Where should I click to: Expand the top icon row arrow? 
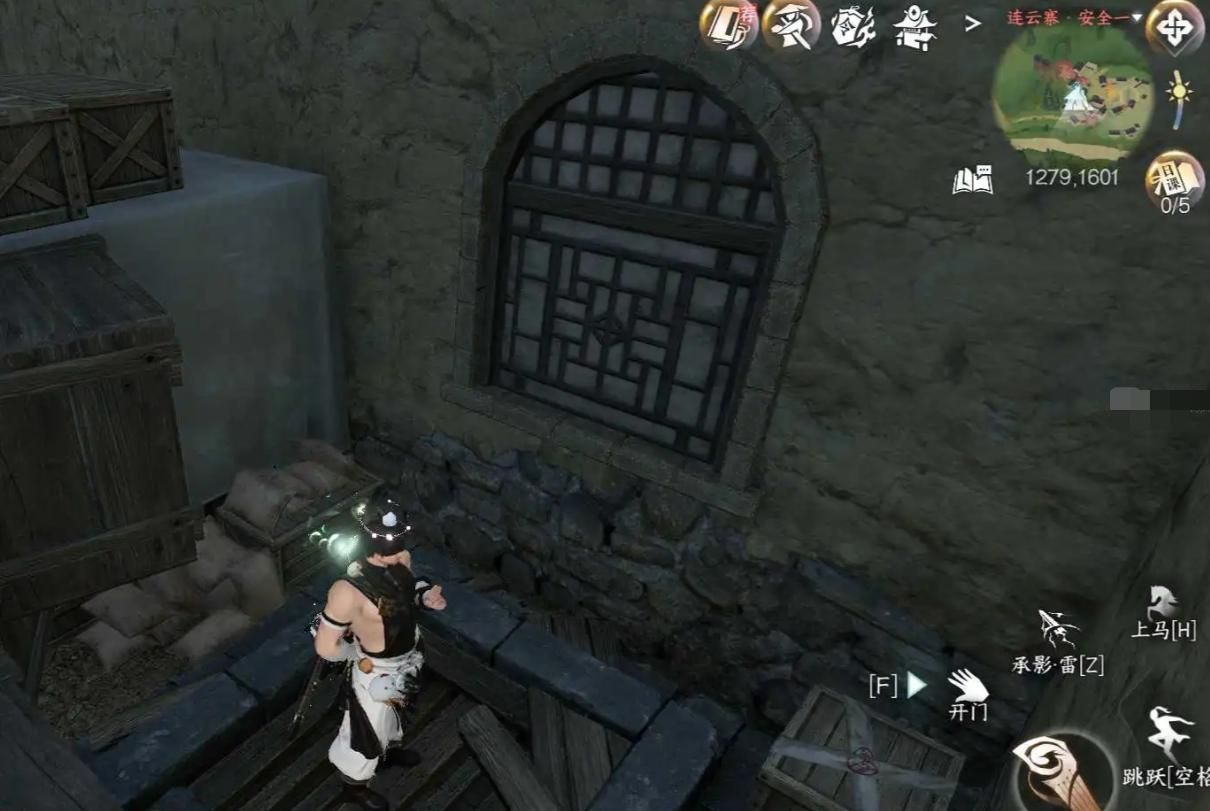(x=972, y=24)
